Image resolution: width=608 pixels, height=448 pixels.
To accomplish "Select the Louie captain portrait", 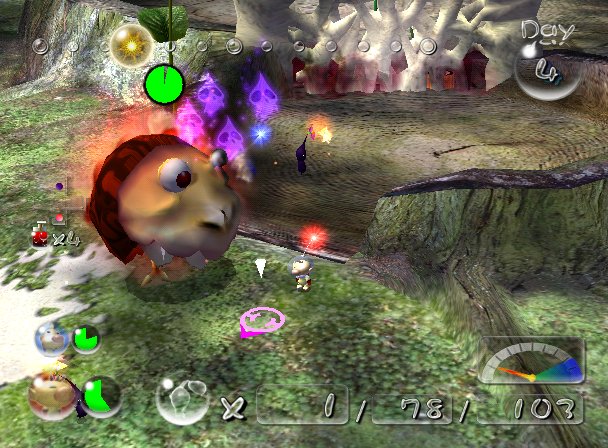I will pyautogui.click(x=52, y=338).
